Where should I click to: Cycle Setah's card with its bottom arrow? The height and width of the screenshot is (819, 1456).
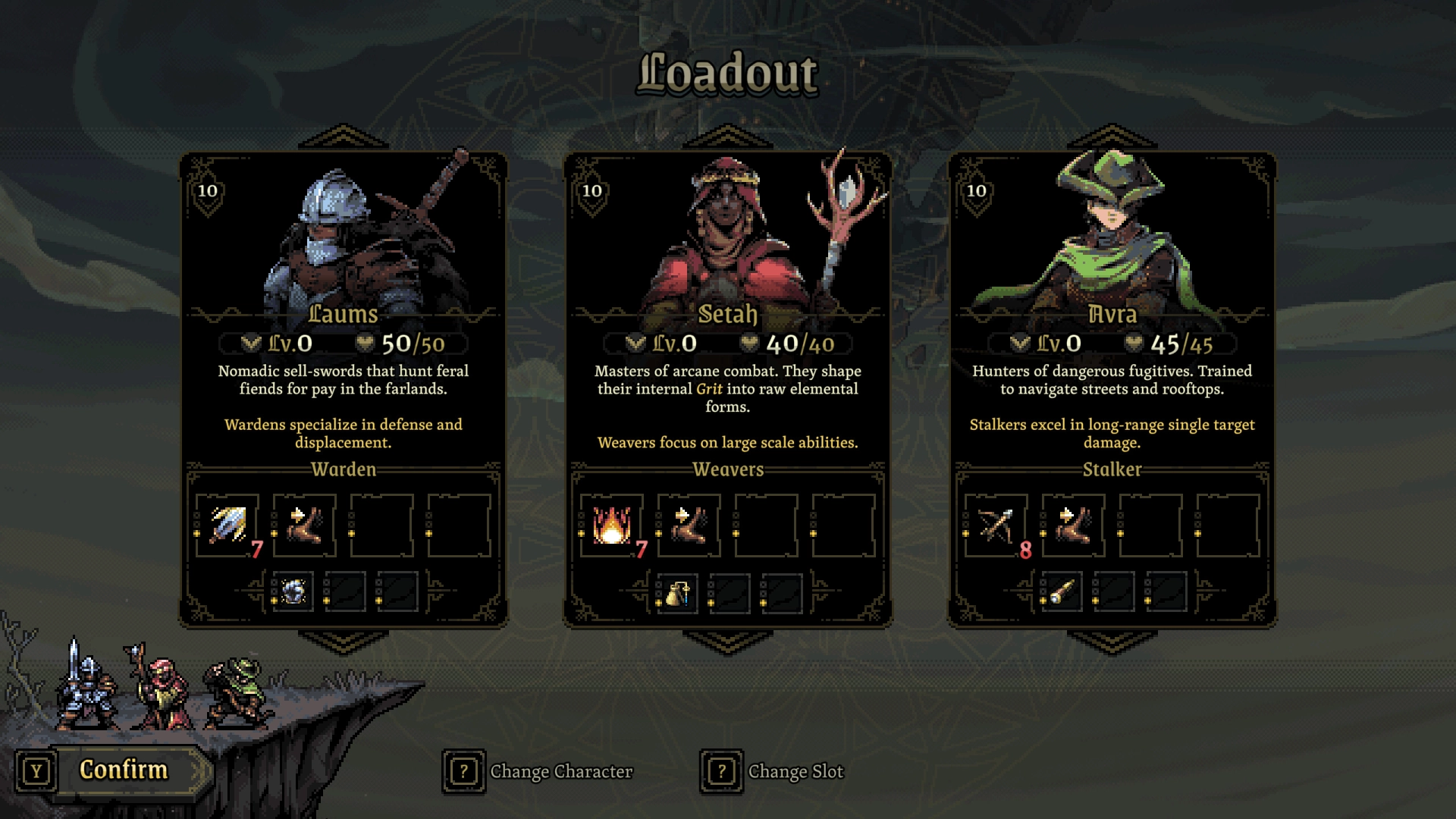point(727,642)
